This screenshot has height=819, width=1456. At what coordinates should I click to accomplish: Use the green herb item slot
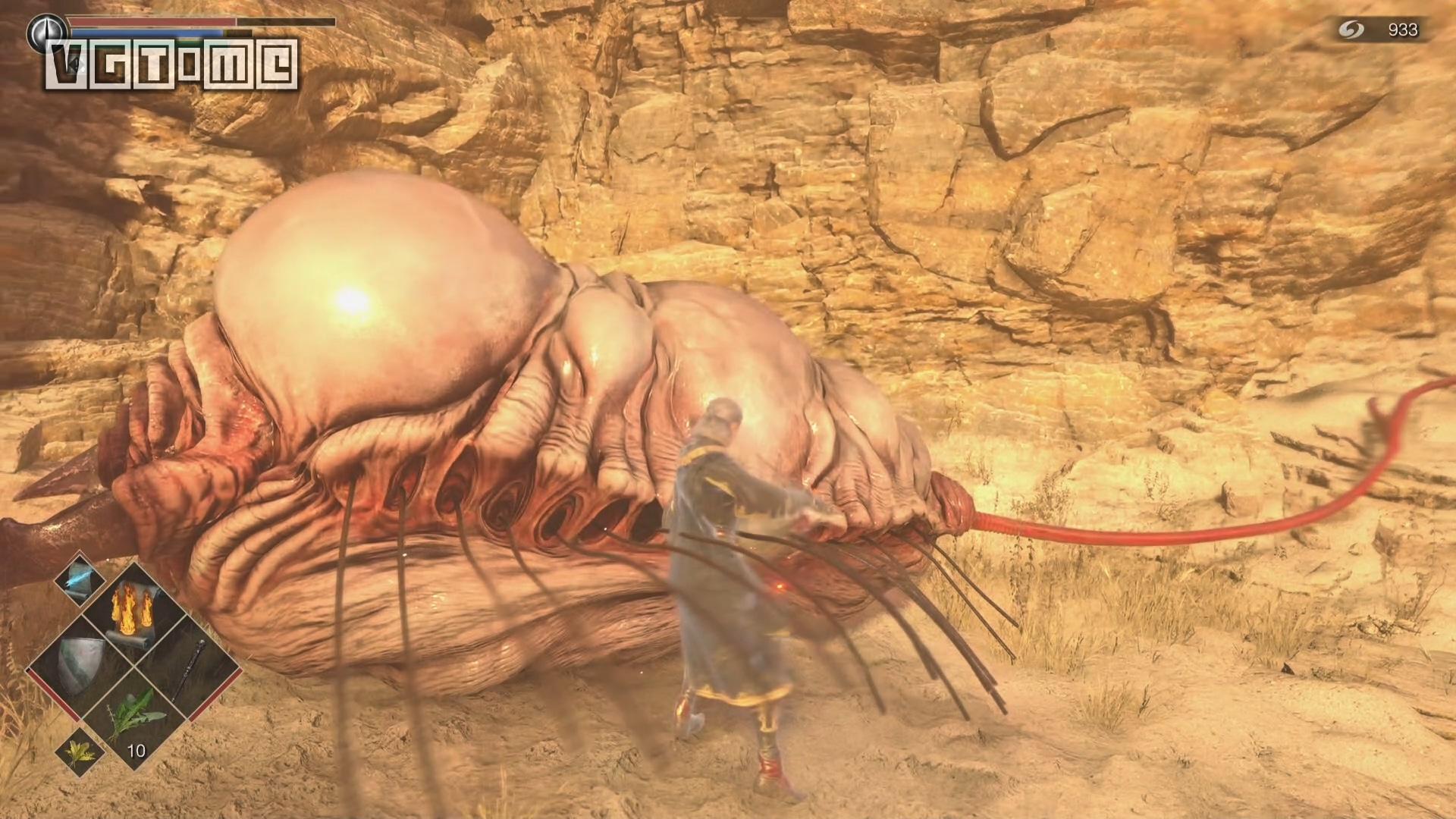pos(135,717)
